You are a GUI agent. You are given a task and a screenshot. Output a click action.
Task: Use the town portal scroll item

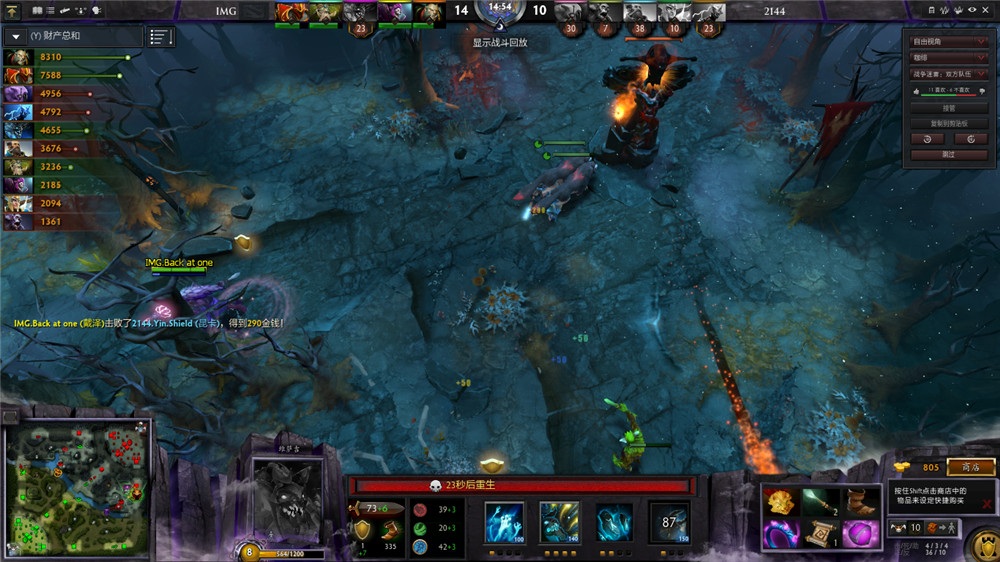coord(820,534)
